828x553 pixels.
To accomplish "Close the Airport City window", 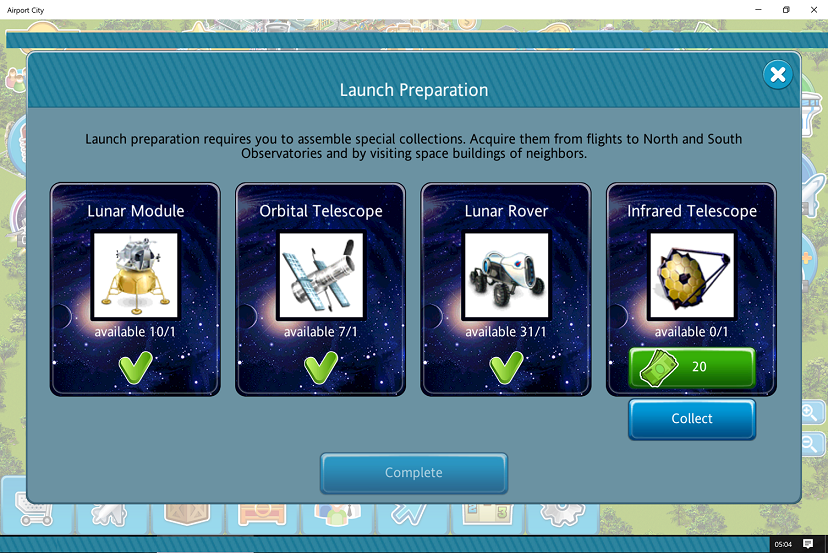I will [813, 9].
